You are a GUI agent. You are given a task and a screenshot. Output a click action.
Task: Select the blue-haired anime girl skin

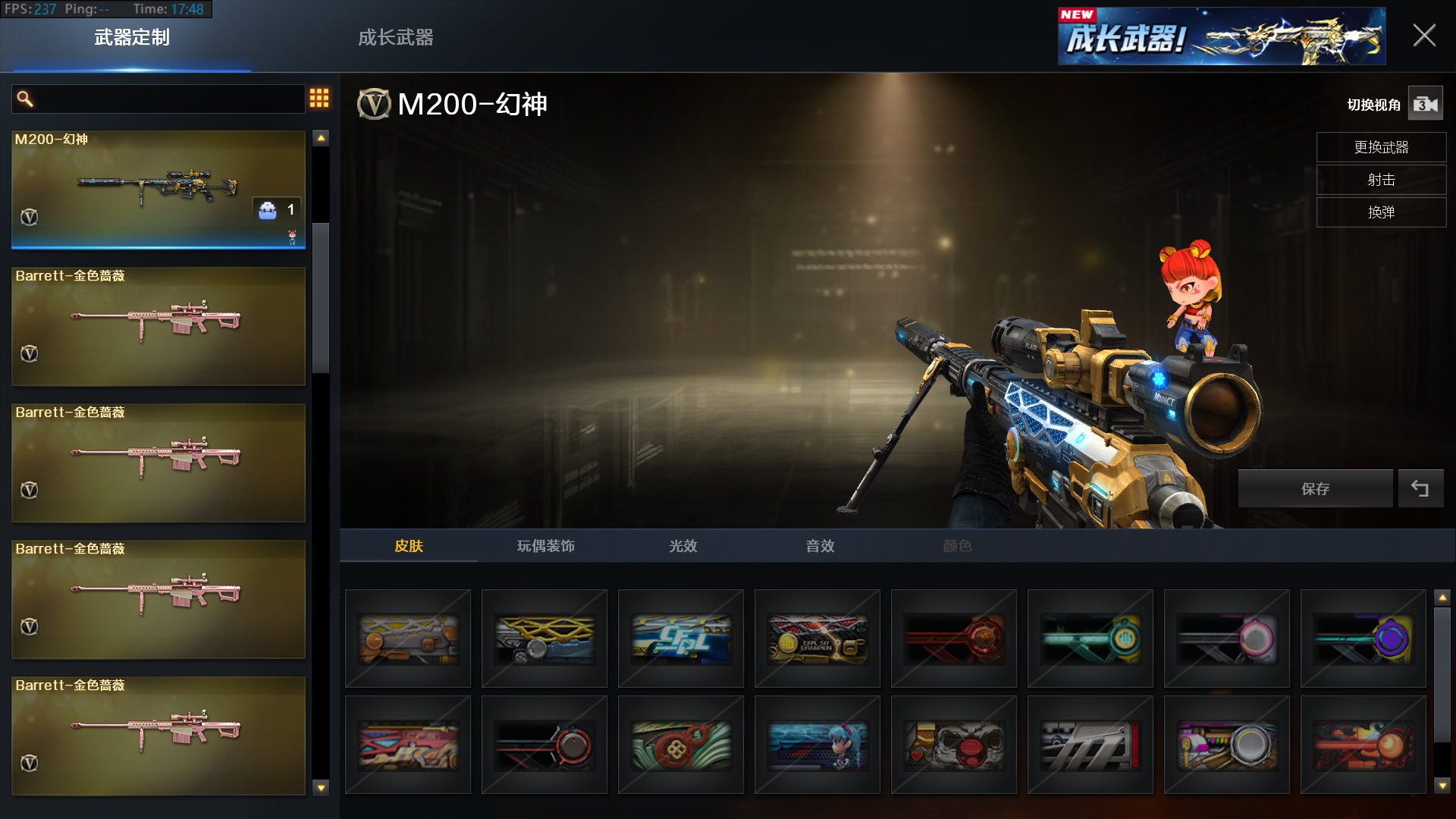coord(817,745)
